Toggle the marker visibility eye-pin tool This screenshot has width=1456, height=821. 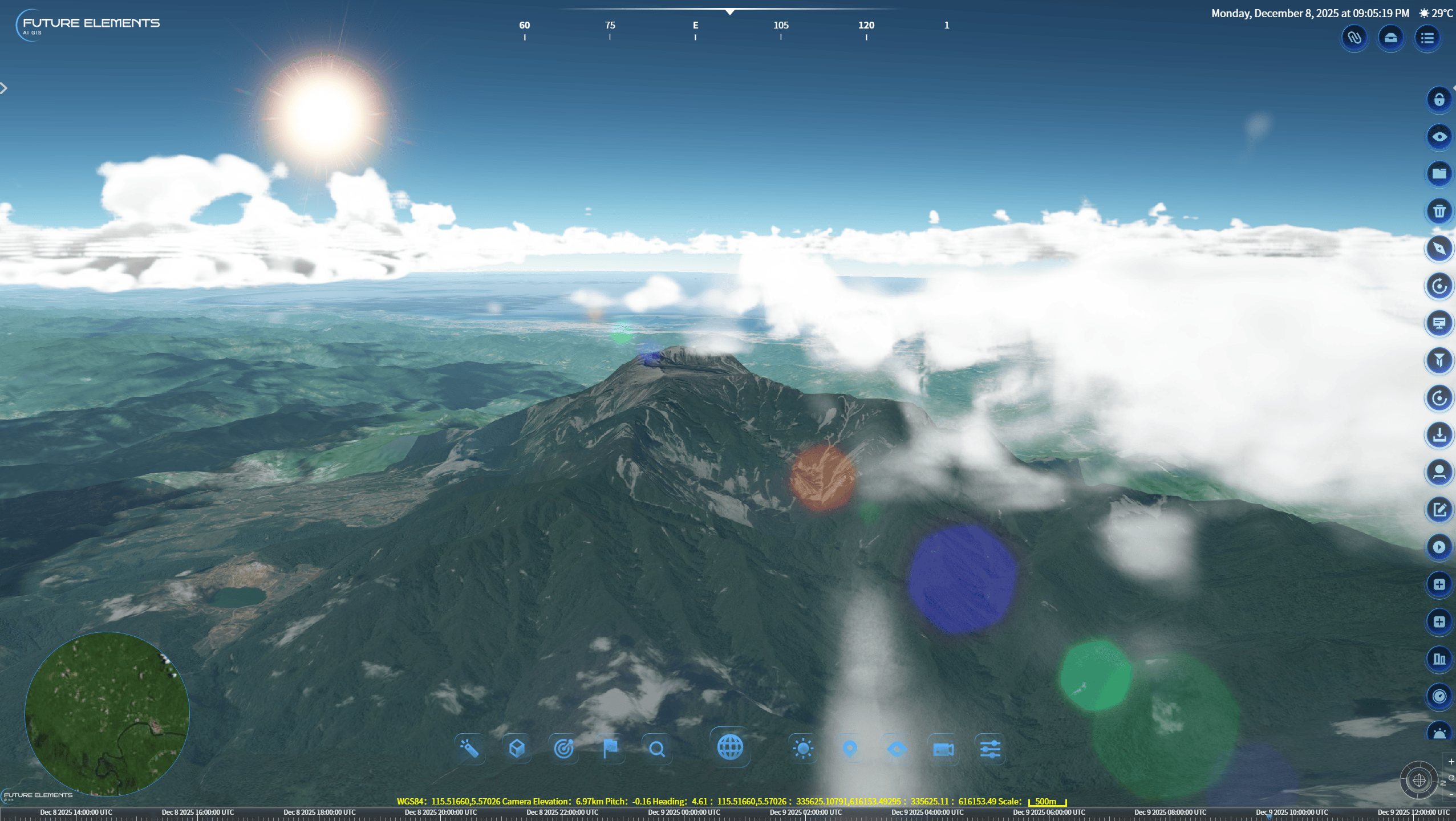[897, 749]
